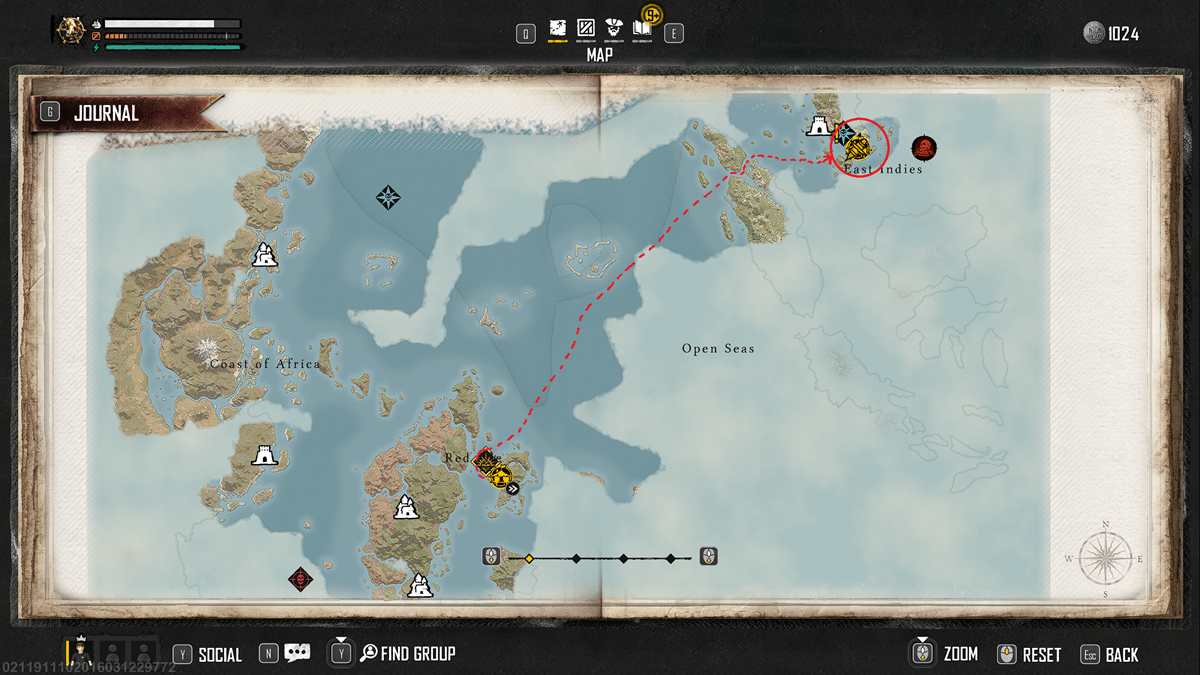1200x675 pixels.
Task: Click the yellow ship player marker near Red Isle
Action: click(x=499, y=475)
